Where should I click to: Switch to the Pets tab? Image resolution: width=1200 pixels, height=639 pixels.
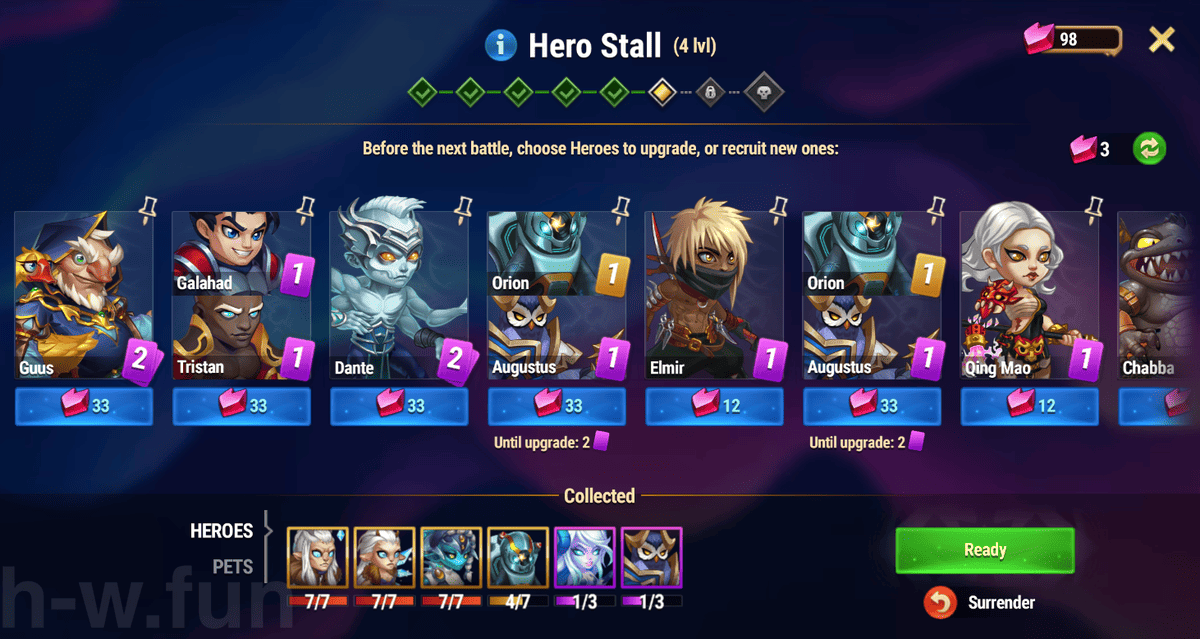click(232, 567)
